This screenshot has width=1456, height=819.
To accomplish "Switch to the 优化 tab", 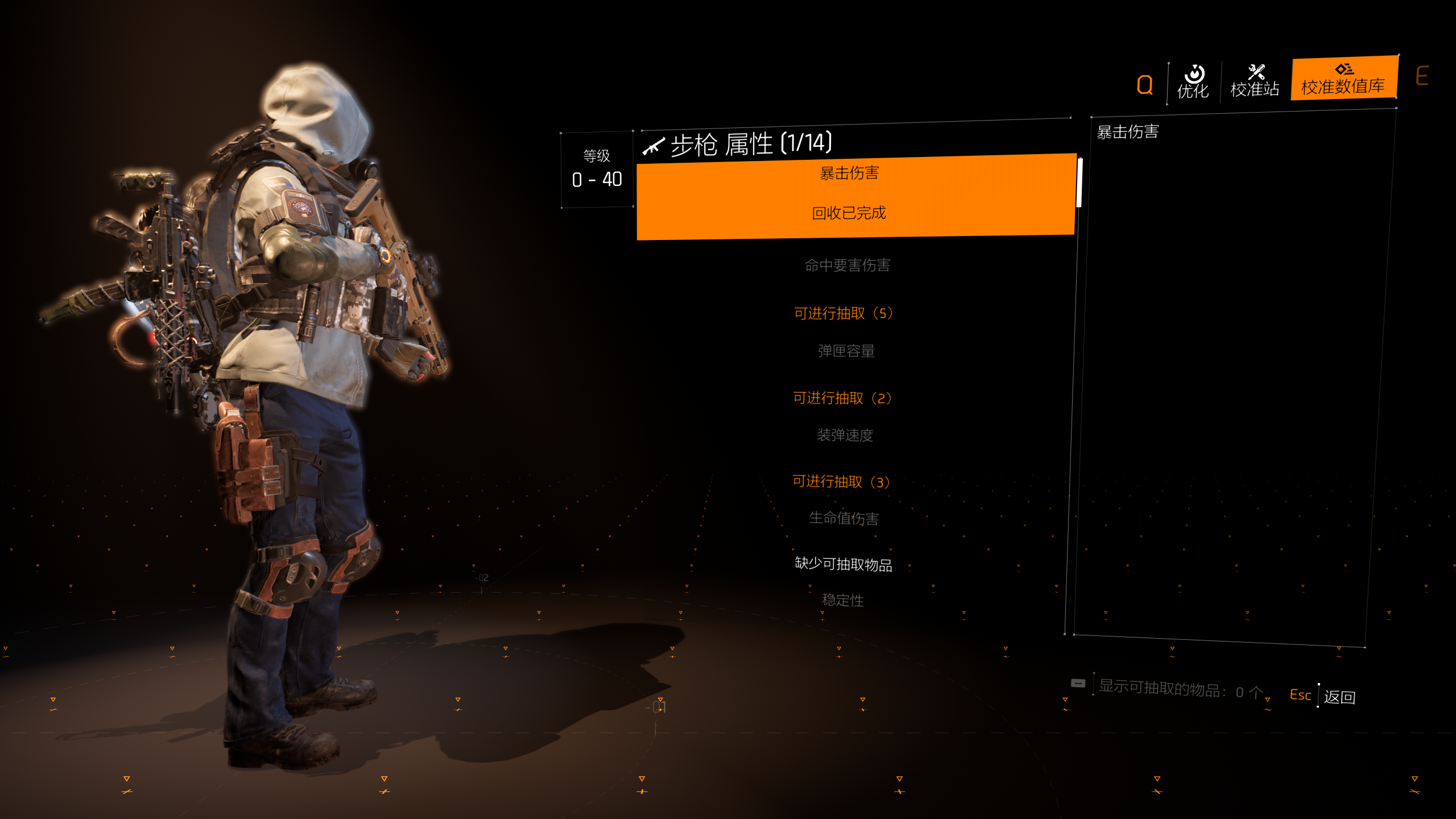I will tap(1193, 82).
